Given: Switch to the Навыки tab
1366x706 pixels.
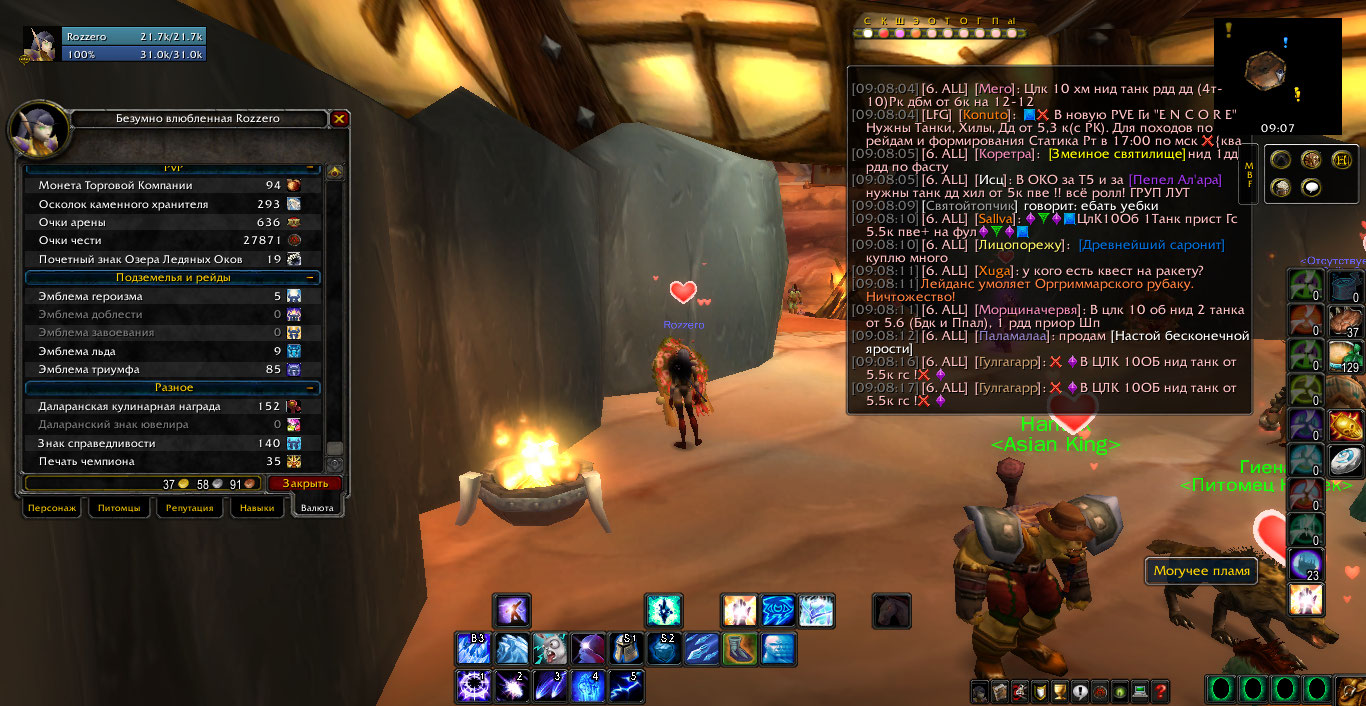Looking at the screenshot, I should [x=257, y=508].
